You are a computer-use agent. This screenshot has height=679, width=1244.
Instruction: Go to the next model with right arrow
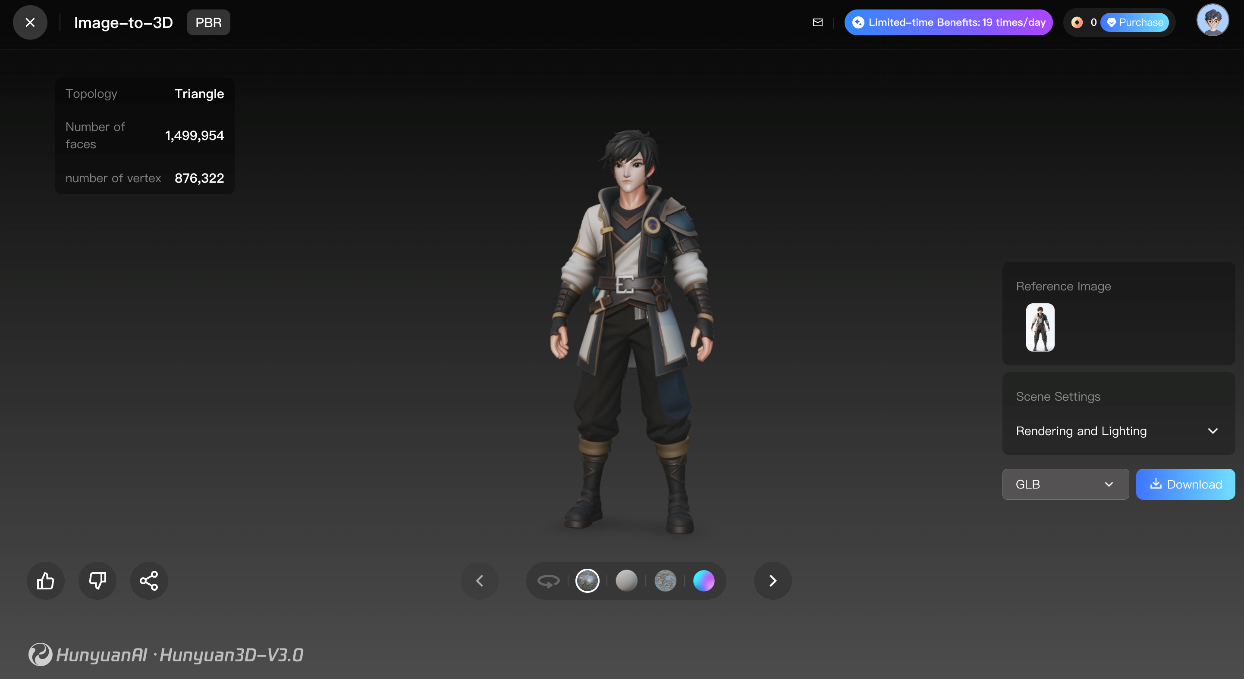(772, 580)
